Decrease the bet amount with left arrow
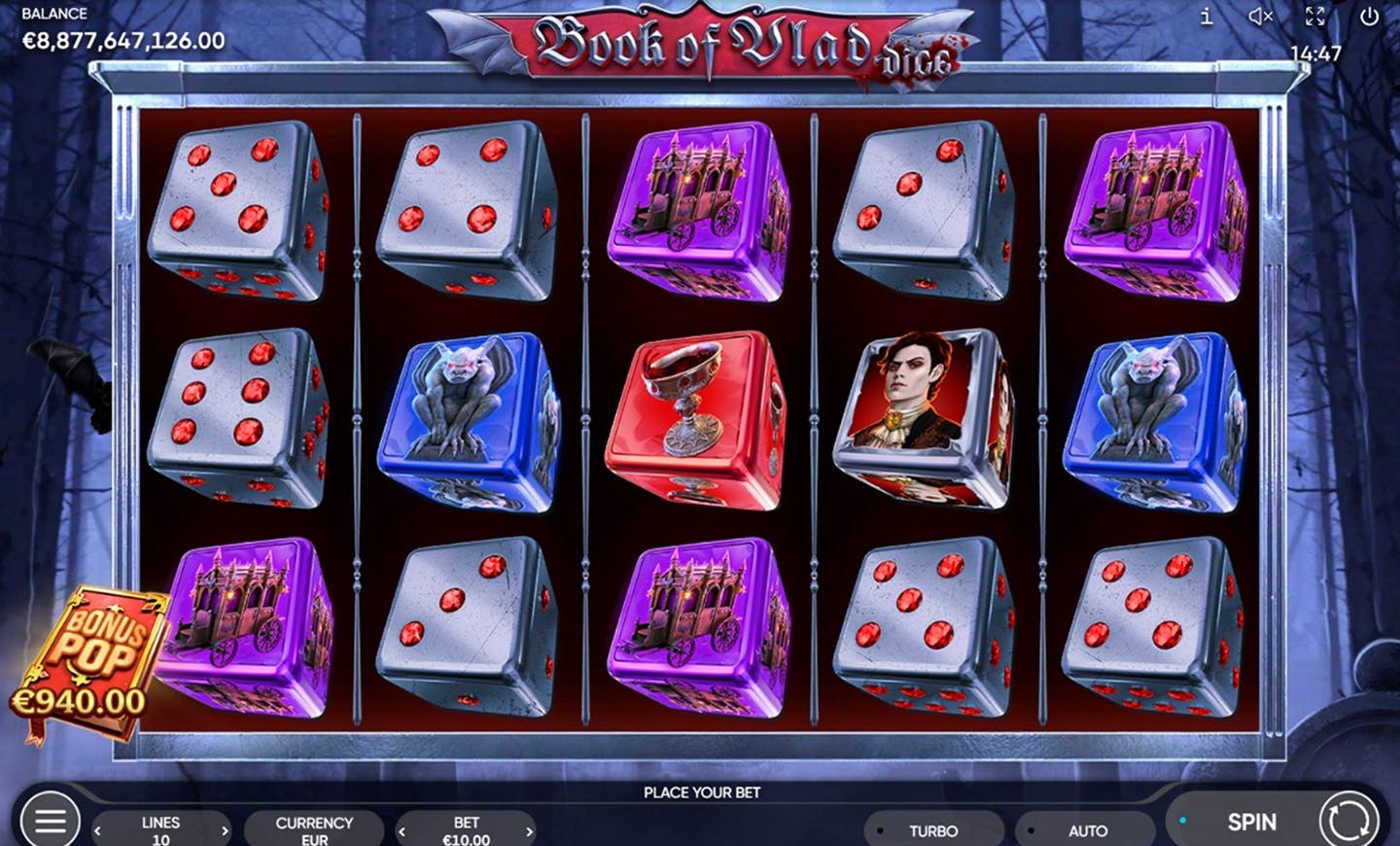The height and width of the screenshot is (846, 1400). [x=402, y=830]
